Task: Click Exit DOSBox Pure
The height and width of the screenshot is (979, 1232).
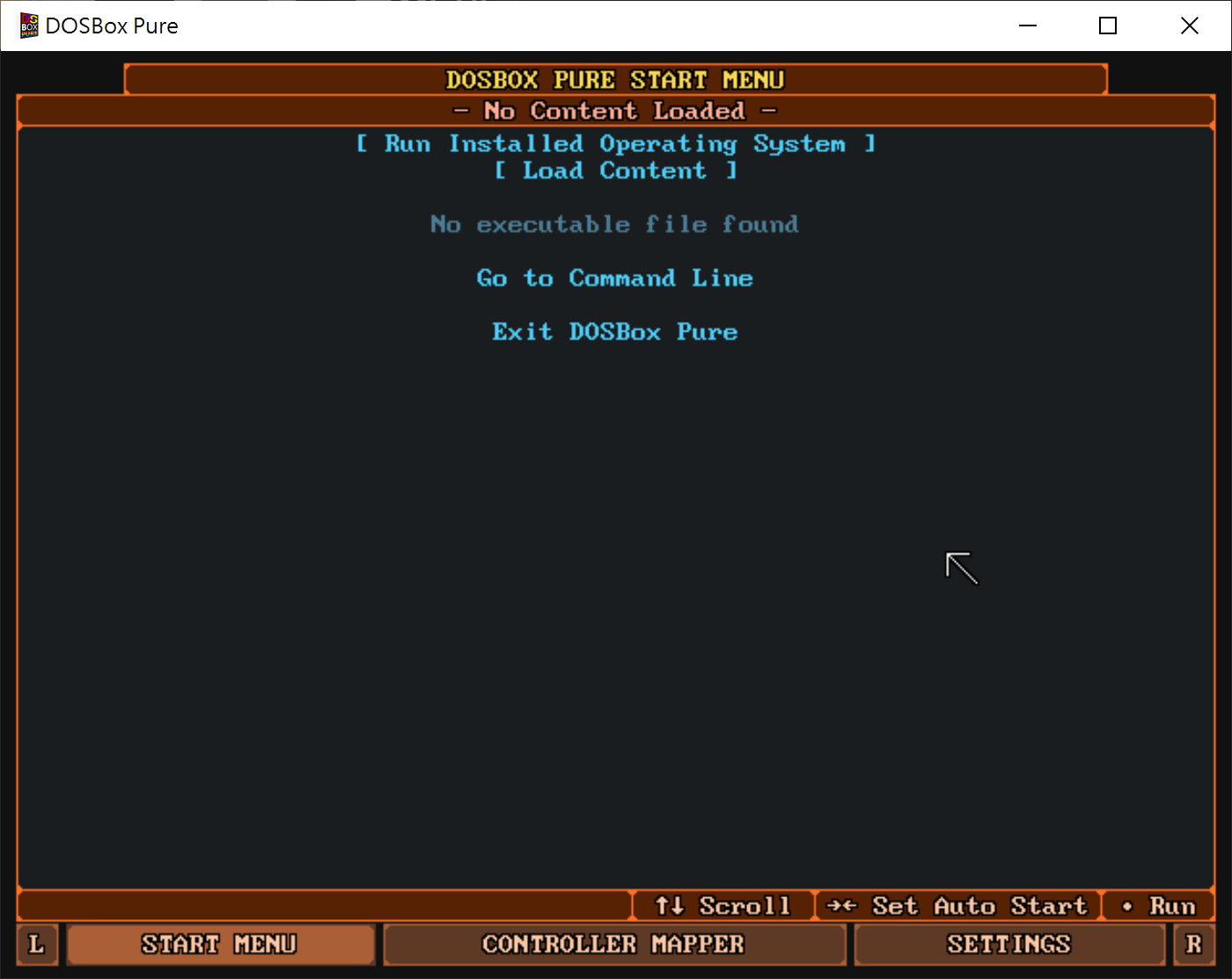Action: pos(614,332)
